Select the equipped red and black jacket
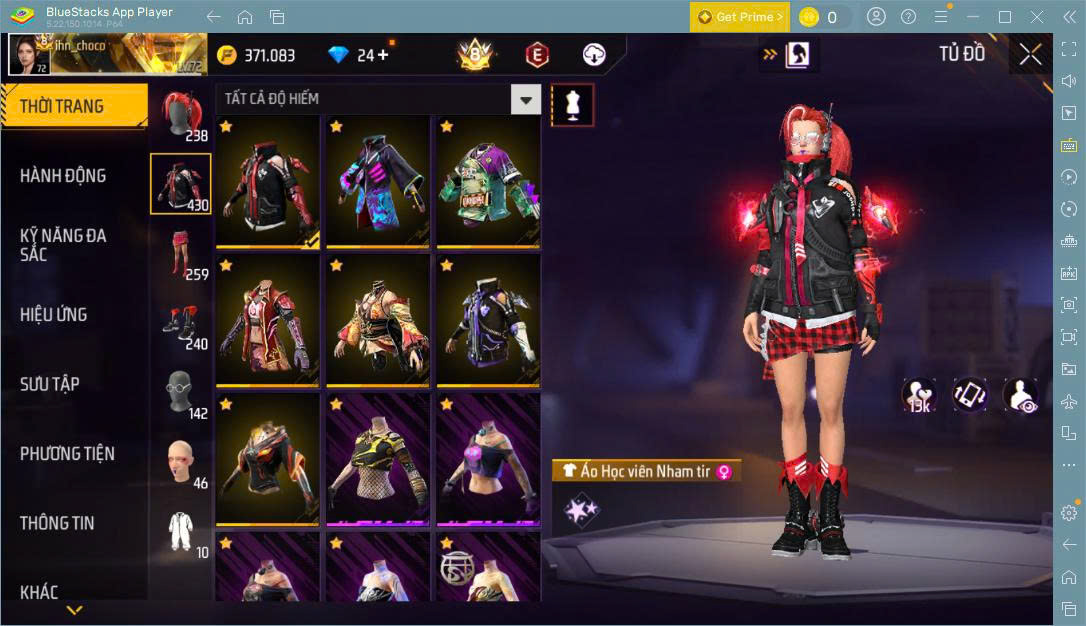The height and width of the screenshot is (626, 1086). click(x=268, y=182)
